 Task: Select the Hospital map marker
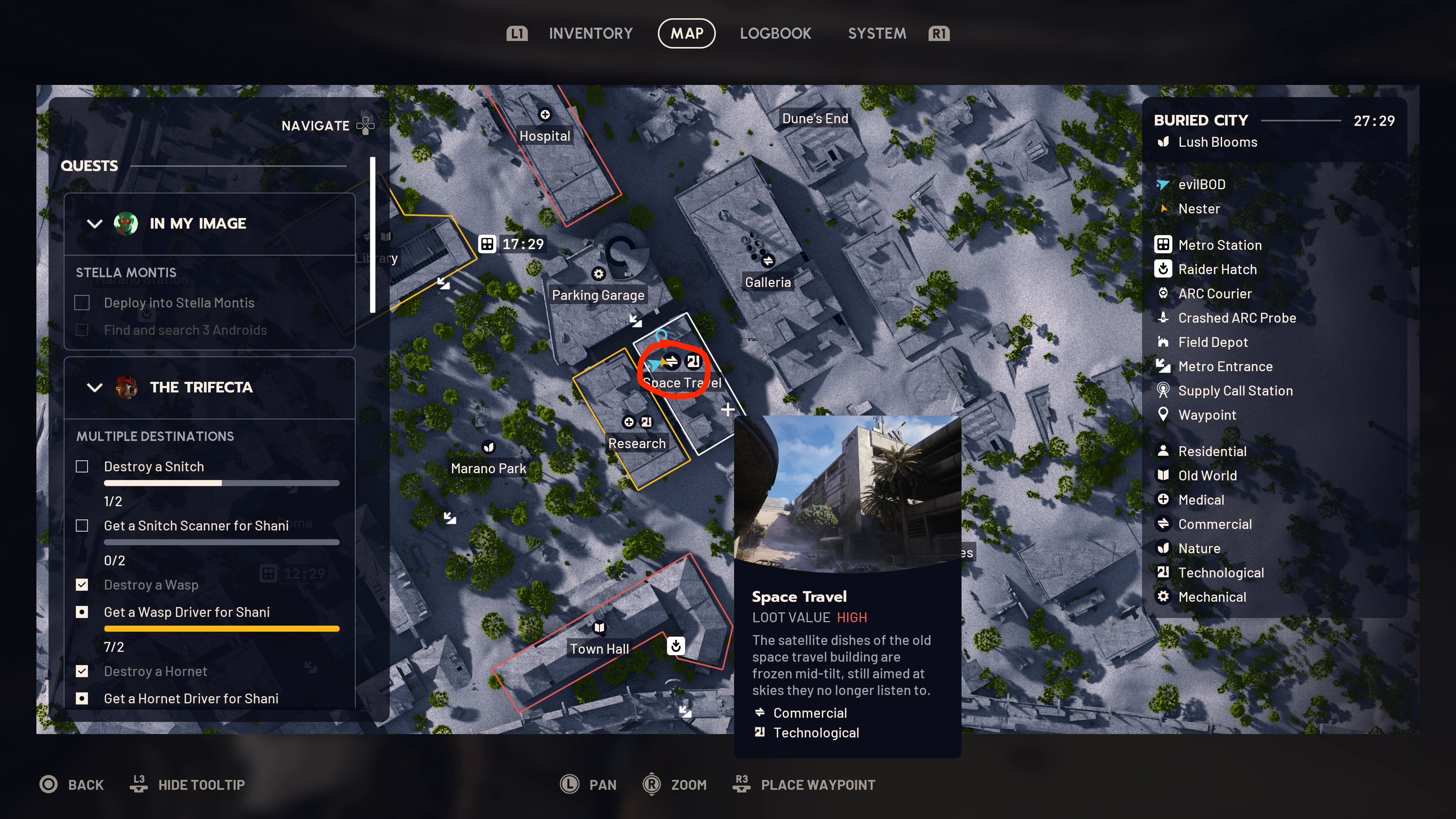click(x=544, y=115)
